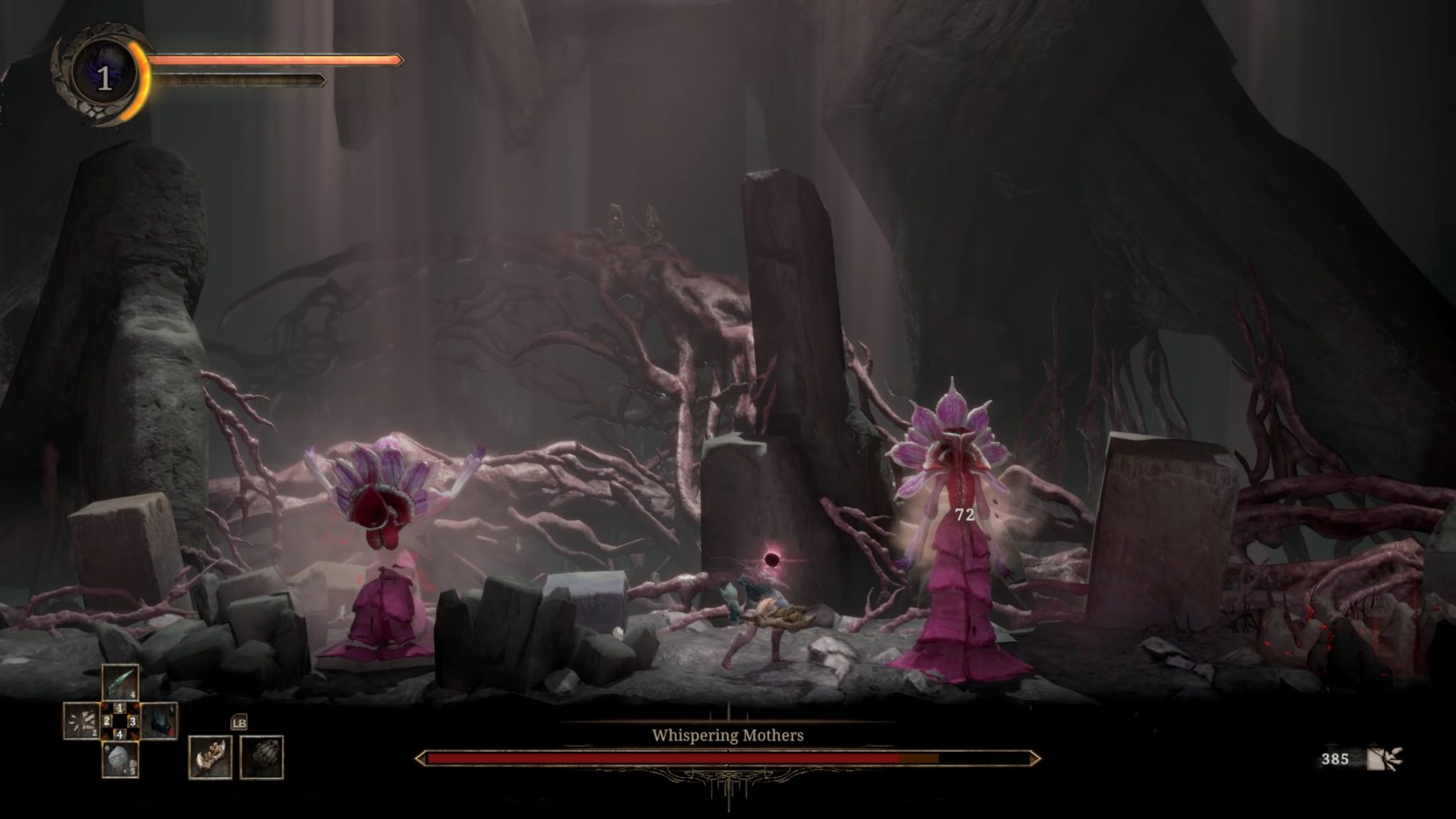Image resolution: width=1456 pixels, height=819 pixels.
Task: Switch to the dark mace weapon slot
Action: (262, 757)
